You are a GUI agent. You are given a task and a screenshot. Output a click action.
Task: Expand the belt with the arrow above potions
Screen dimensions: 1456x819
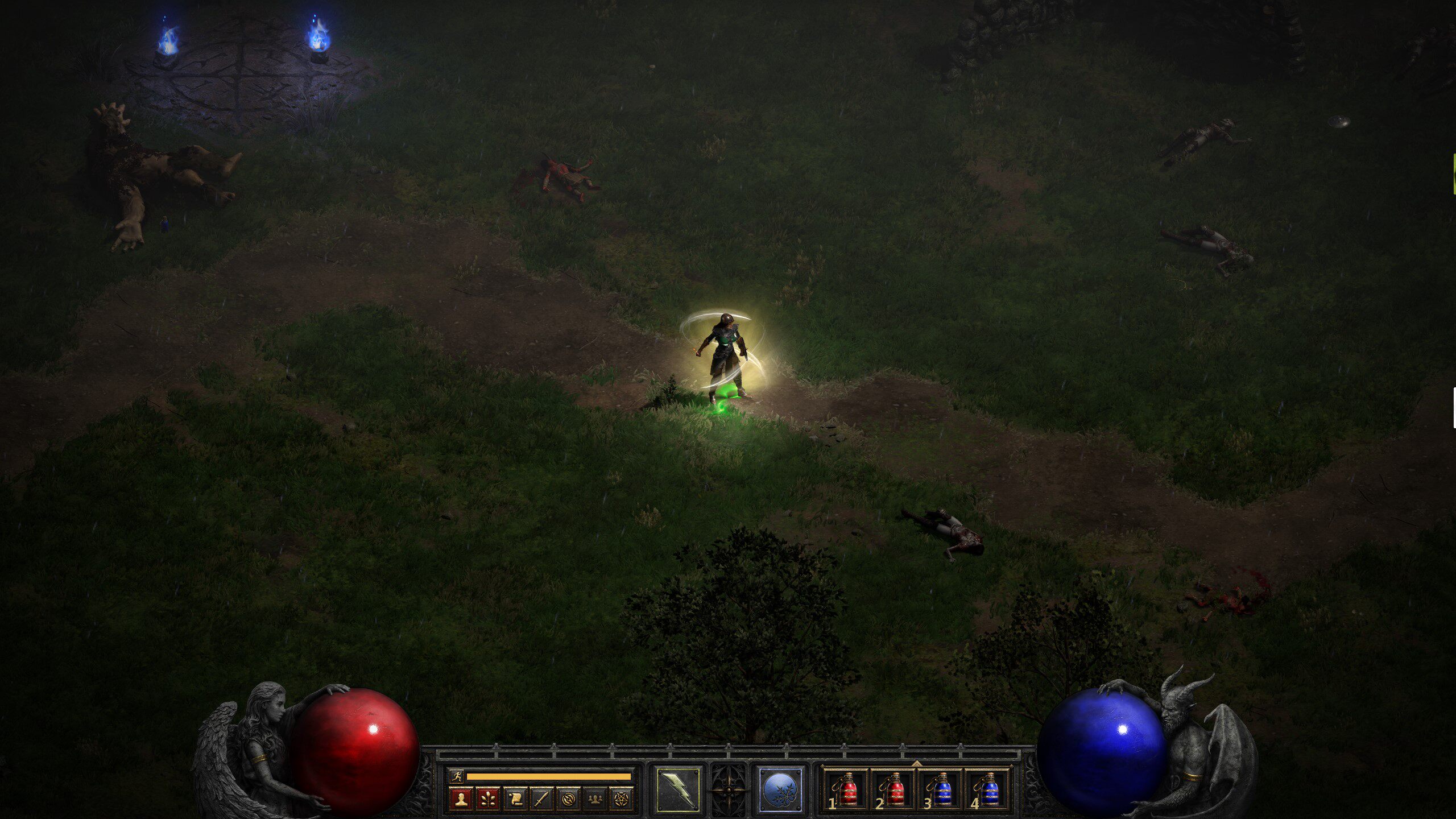916,763
